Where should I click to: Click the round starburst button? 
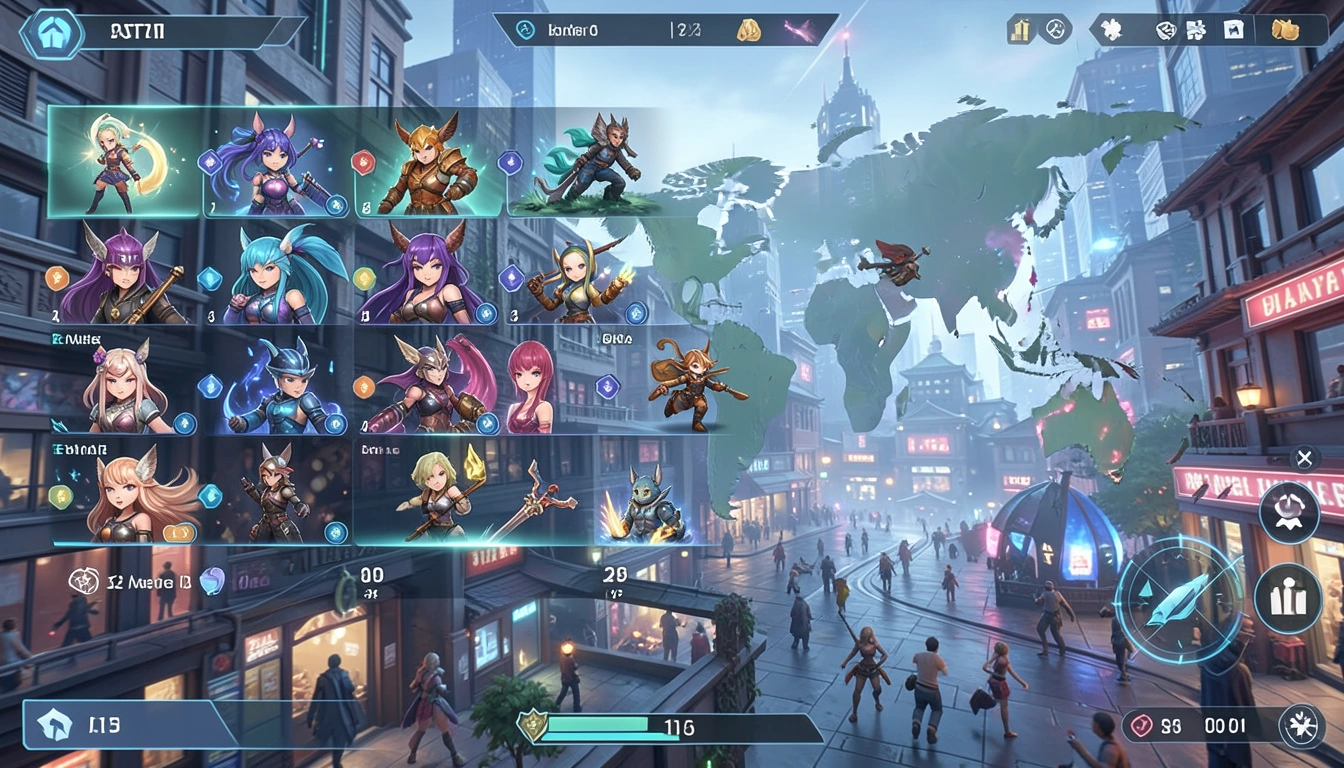(1303, 723)
